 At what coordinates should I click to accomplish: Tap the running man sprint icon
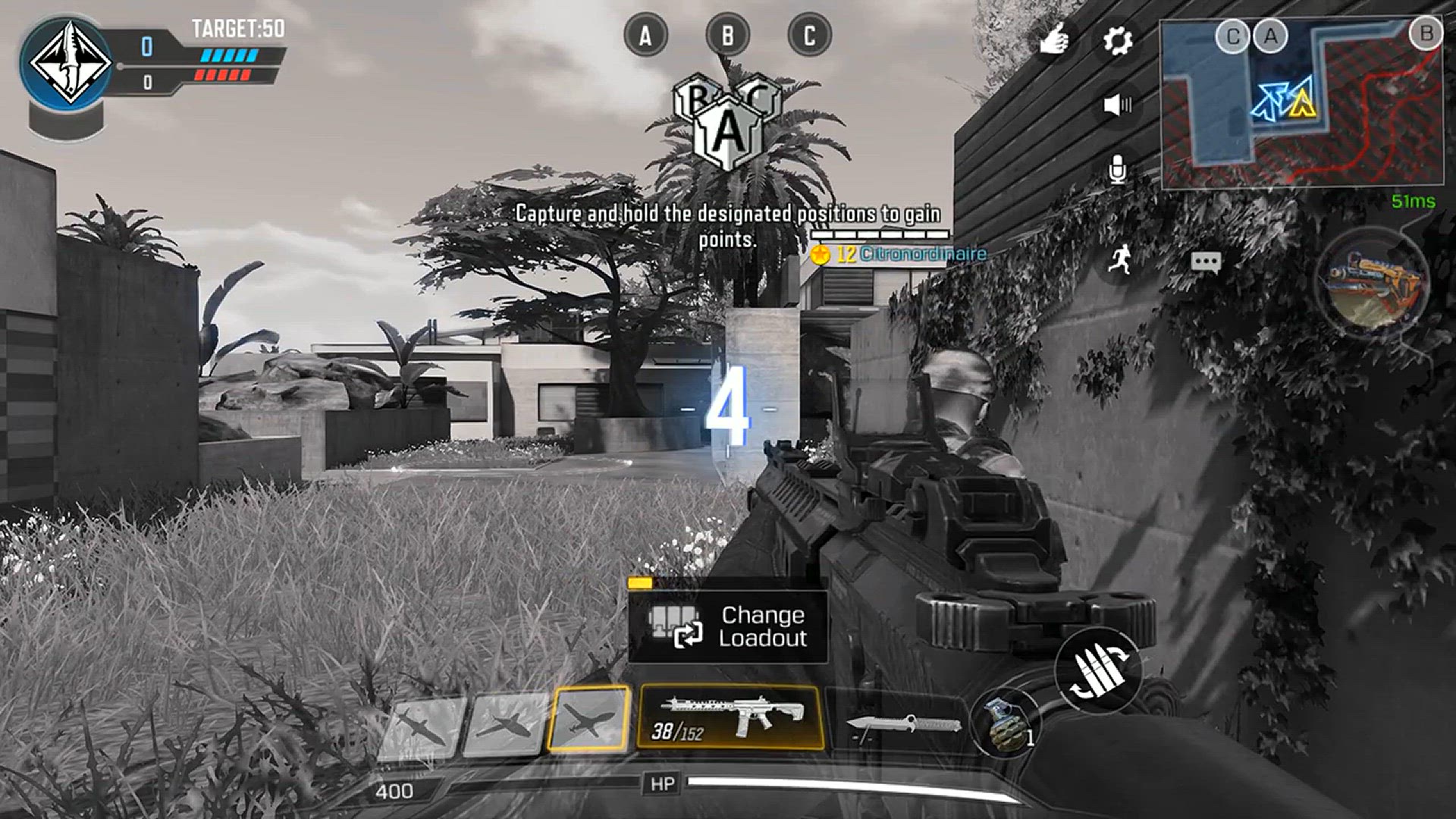coord(1119,260)
